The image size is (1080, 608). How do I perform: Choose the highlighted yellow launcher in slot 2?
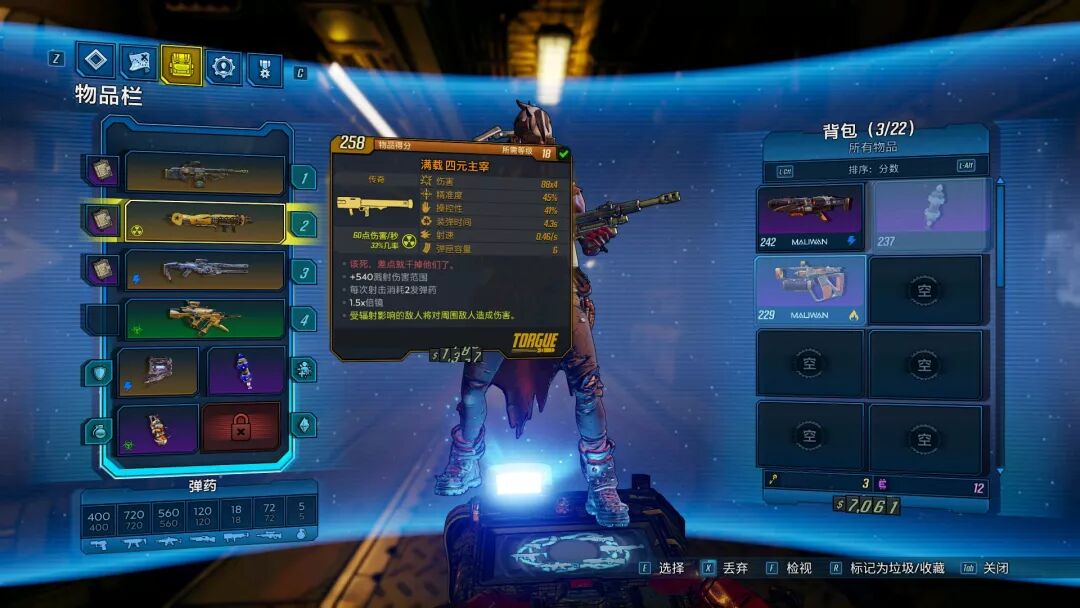tap(204, 222)
